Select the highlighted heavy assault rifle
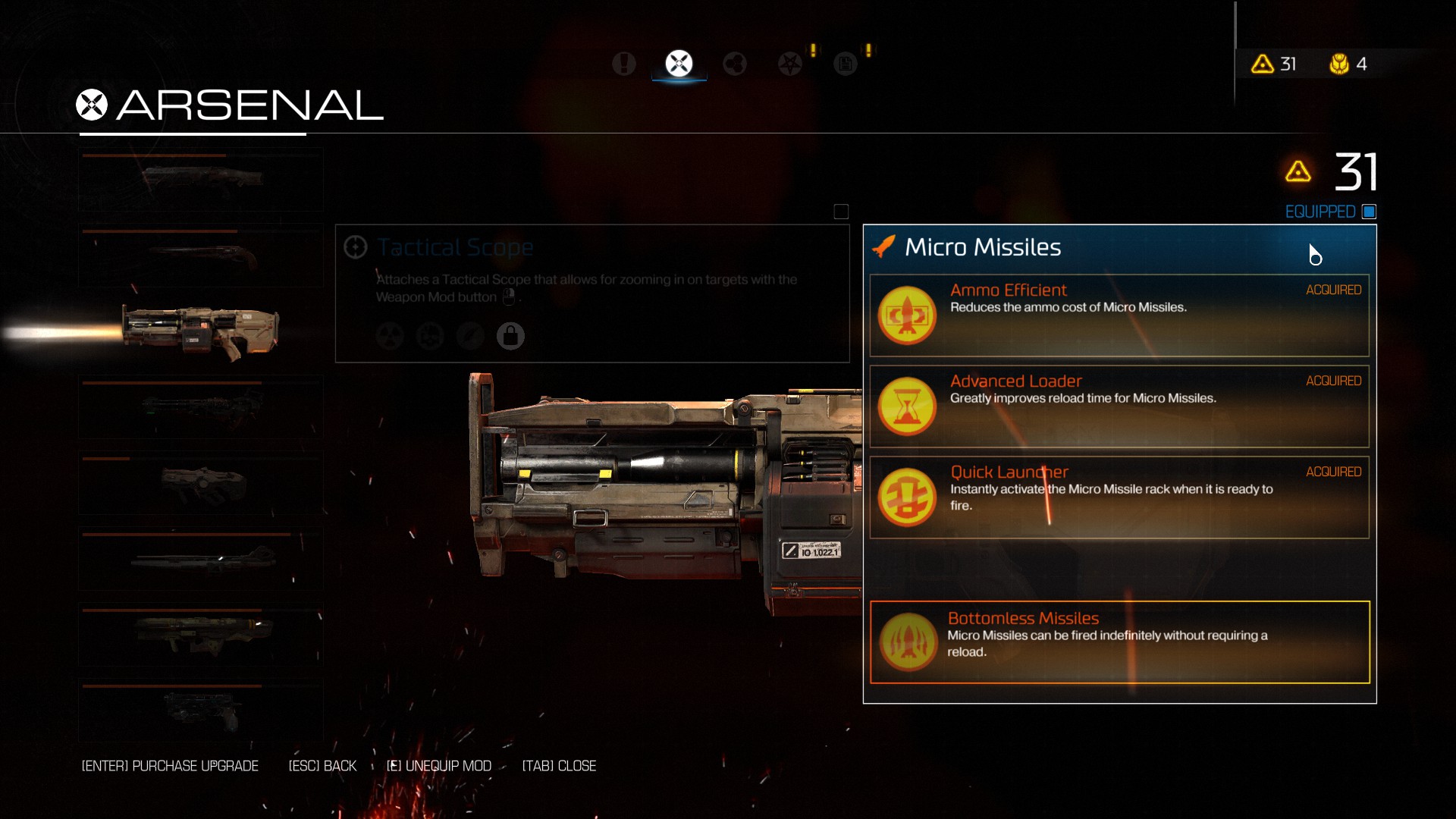The width and height of the screenshot is (1456, 819). (x=201, y=332)
